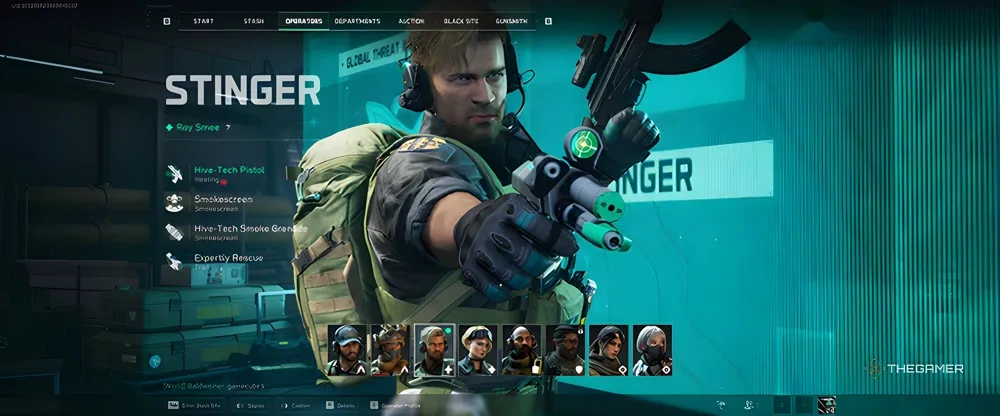Open the Stash tab

pyautogui.click(x=254, y=20)
